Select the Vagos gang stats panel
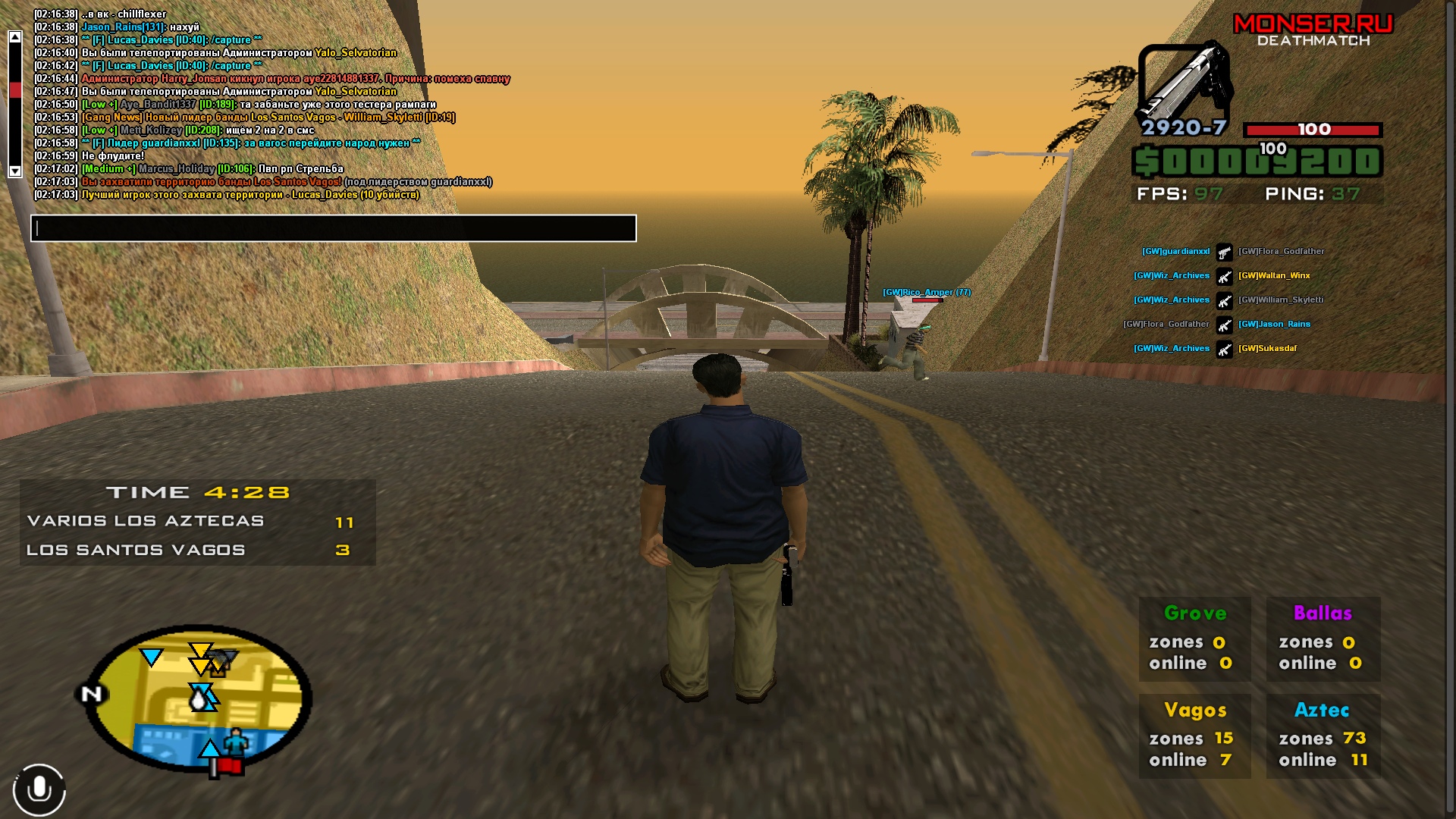The height and width of the screenshot is (819, 1456). (1194, 736)
